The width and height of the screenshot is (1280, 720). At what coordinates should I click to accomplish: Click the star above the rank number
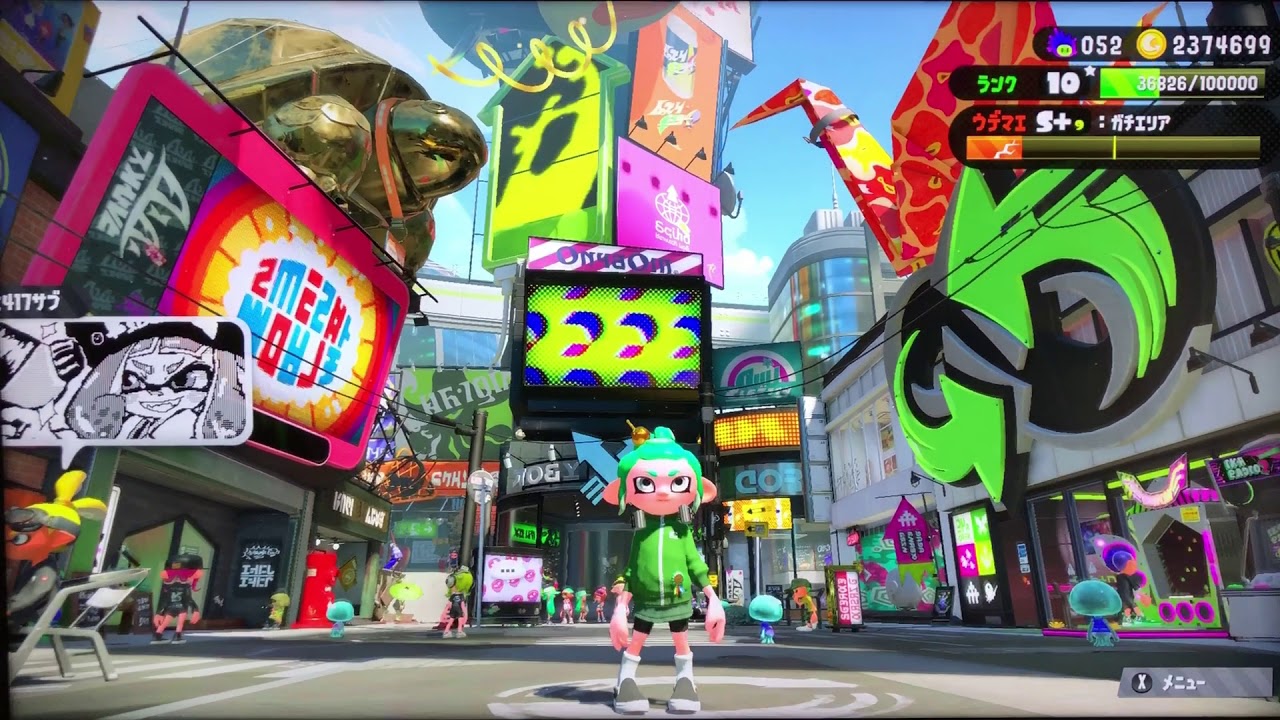click(x=1089, y=69)
